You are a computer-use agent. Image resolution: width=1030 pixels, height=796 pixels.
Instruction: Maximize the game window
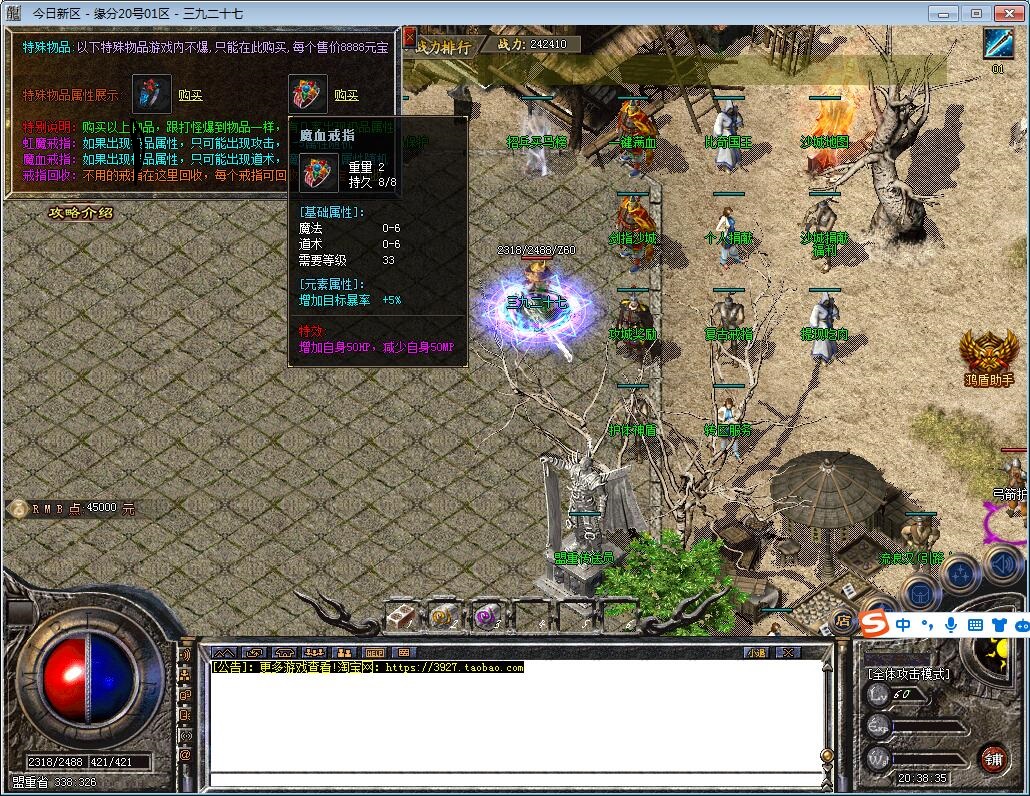point(977,13)
